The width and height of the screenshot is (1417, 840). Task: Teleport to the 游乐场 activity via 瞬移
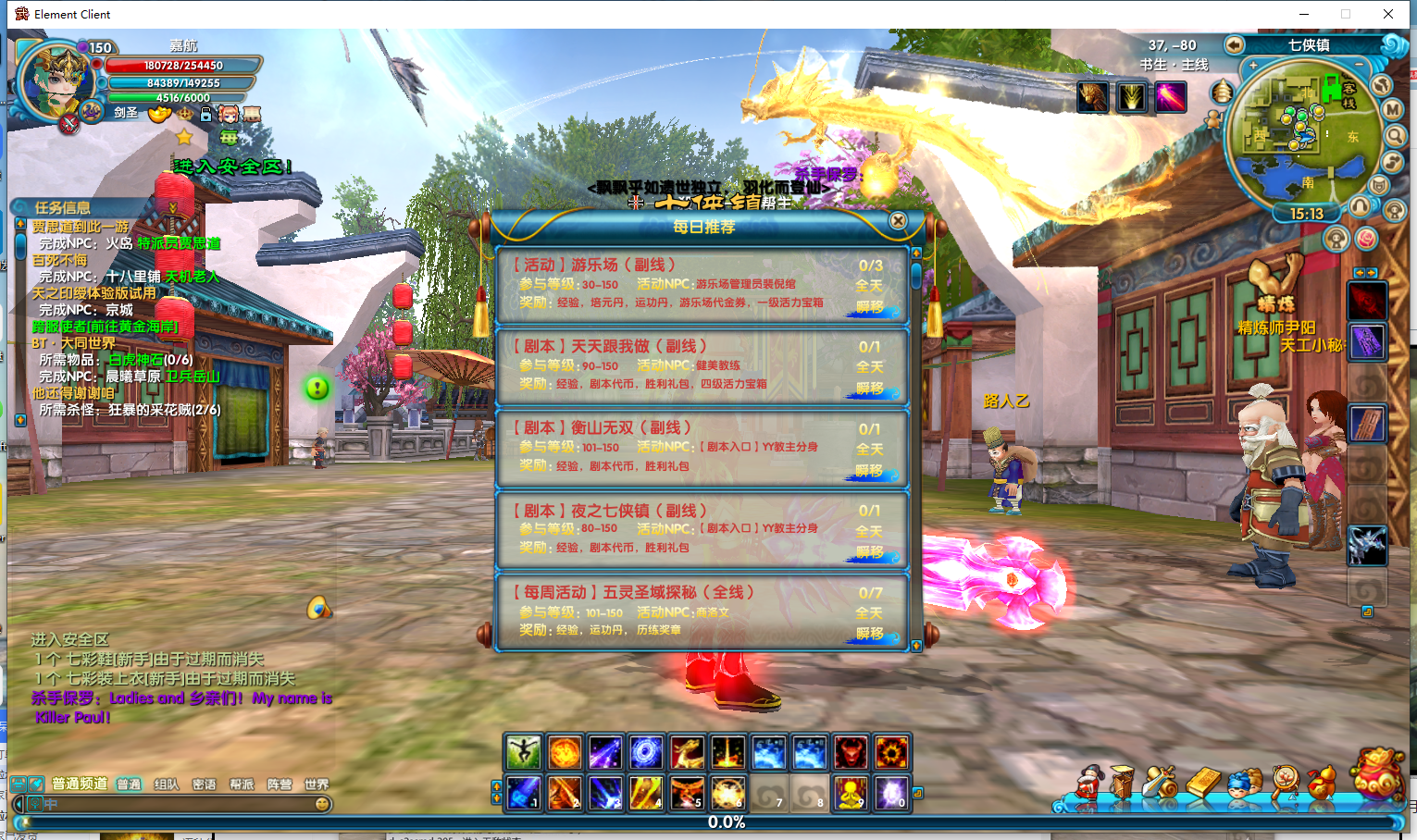tap(869, 307)
